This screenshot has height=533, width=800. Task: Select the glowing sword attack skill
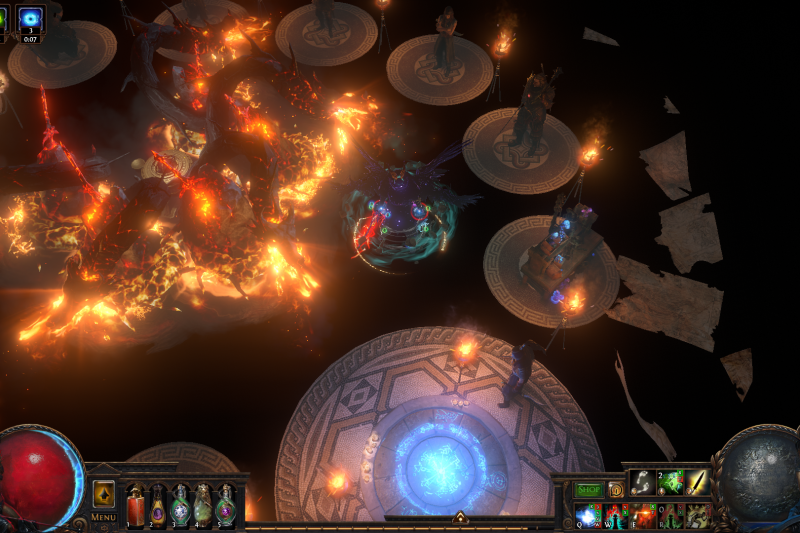697,482
